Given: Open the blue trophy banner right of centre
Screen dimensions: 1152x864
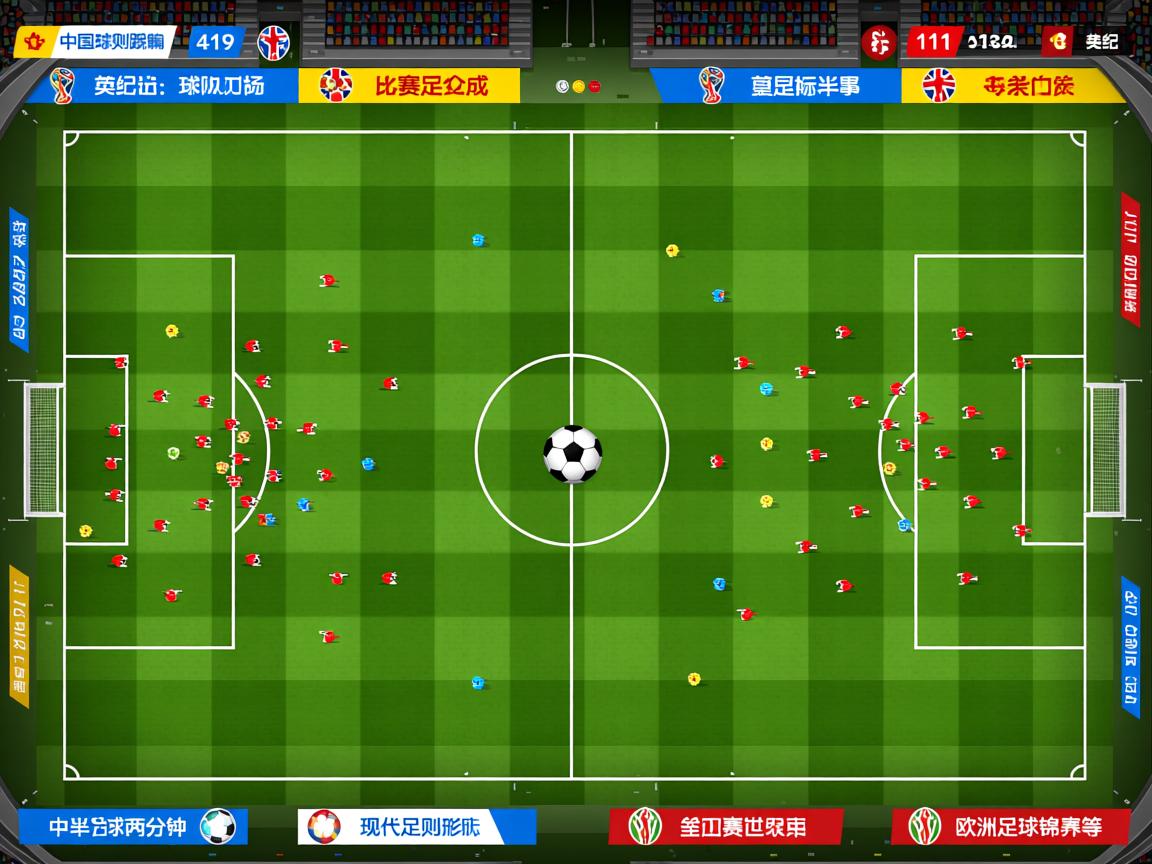Looking at the screenshot, I should [775, 86].
